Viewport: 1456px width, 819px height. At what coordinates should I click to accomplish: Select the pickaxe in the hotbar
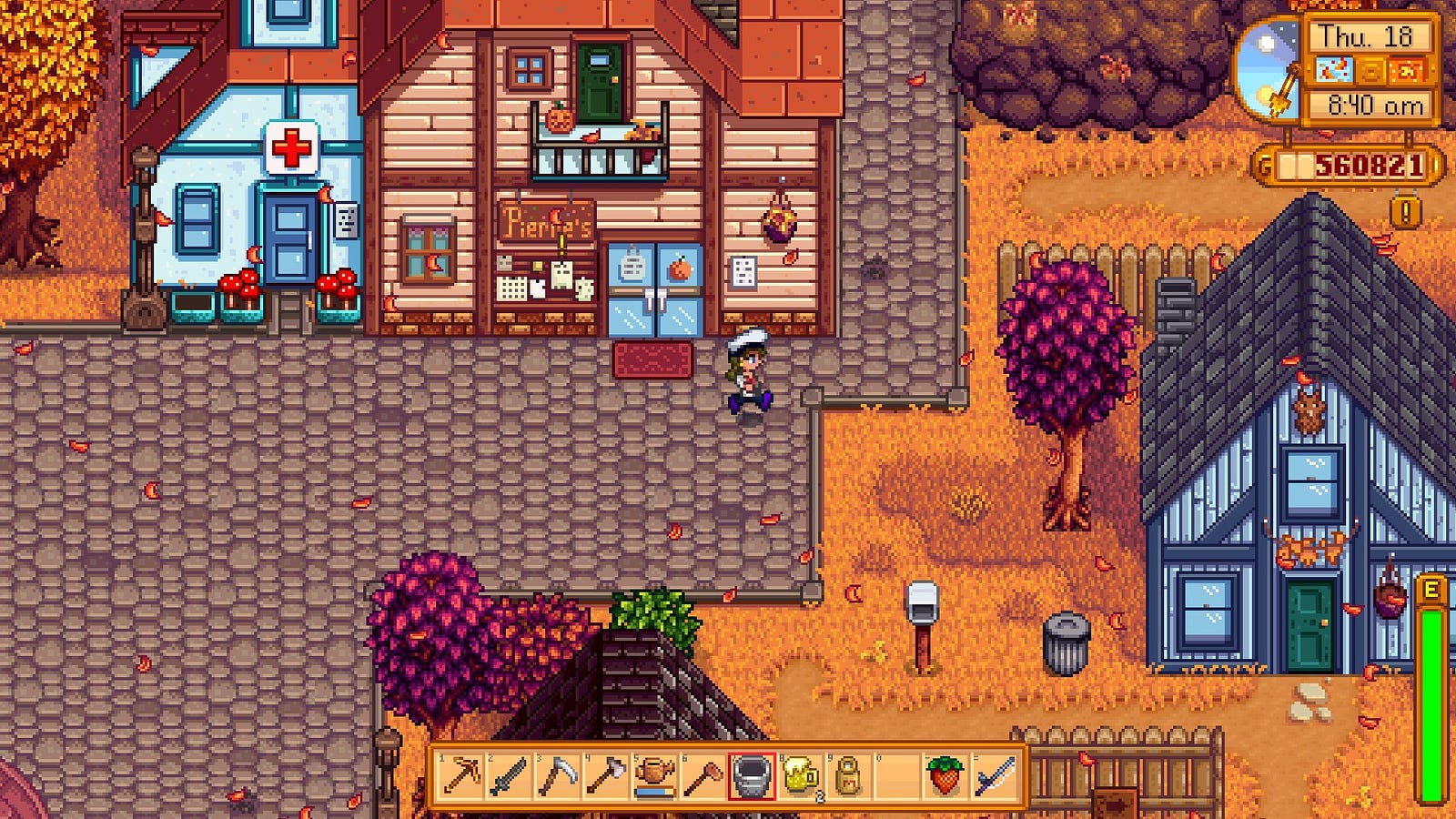(x=461, y=776)
